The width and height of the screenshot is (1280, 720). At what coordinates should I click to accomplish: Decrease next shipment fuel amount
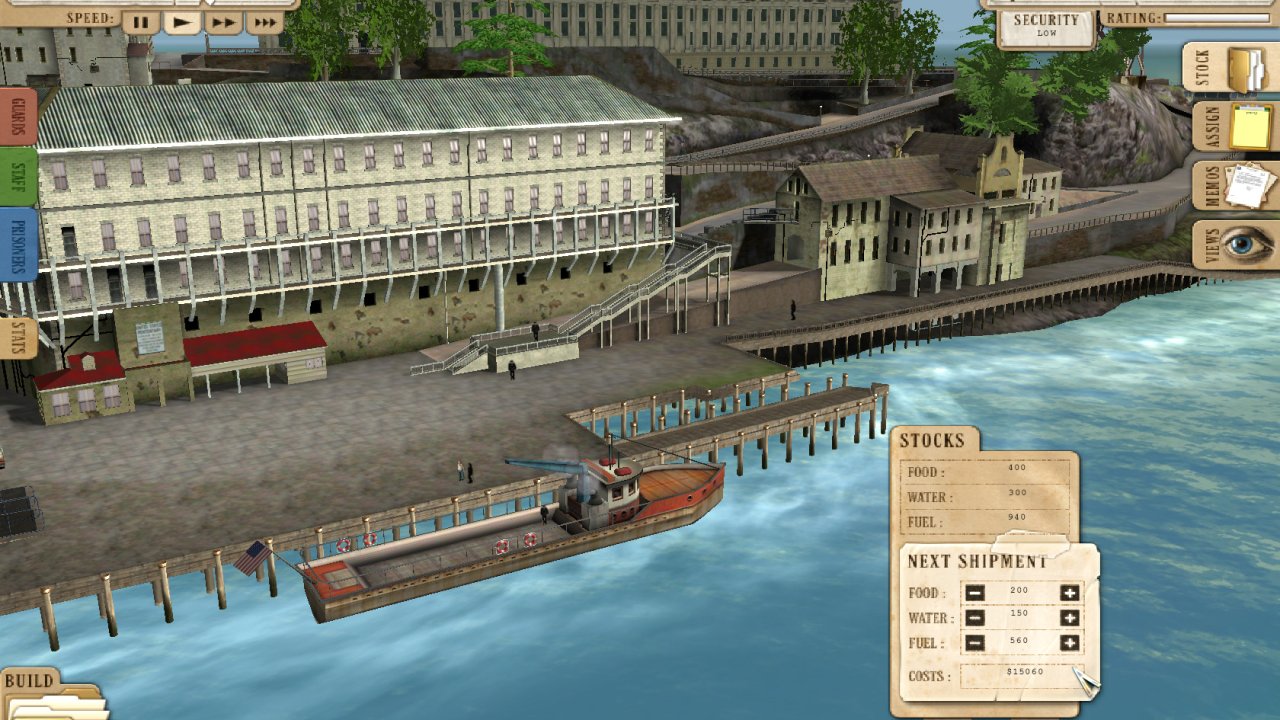pos(975,643)
